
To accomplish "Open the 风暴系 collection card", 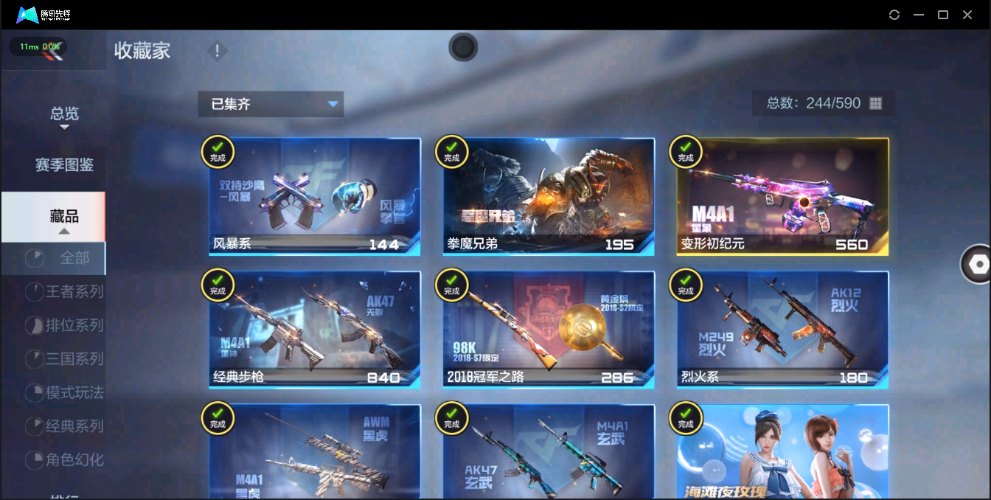I will pos(314,196).
